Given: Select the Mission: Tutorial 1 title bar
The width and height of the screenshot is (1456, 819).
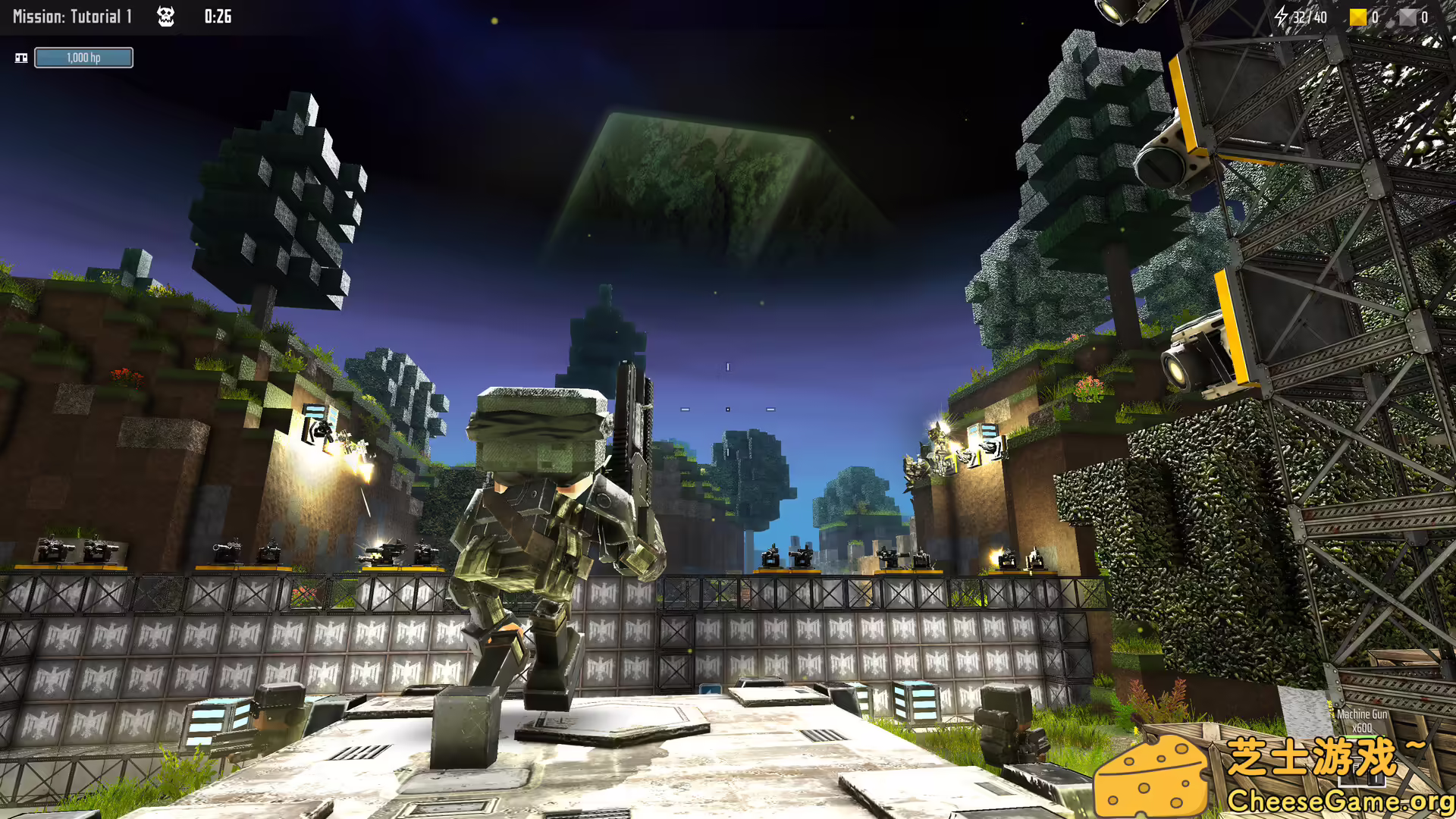Looking at the screenshot, I should 72,16.
